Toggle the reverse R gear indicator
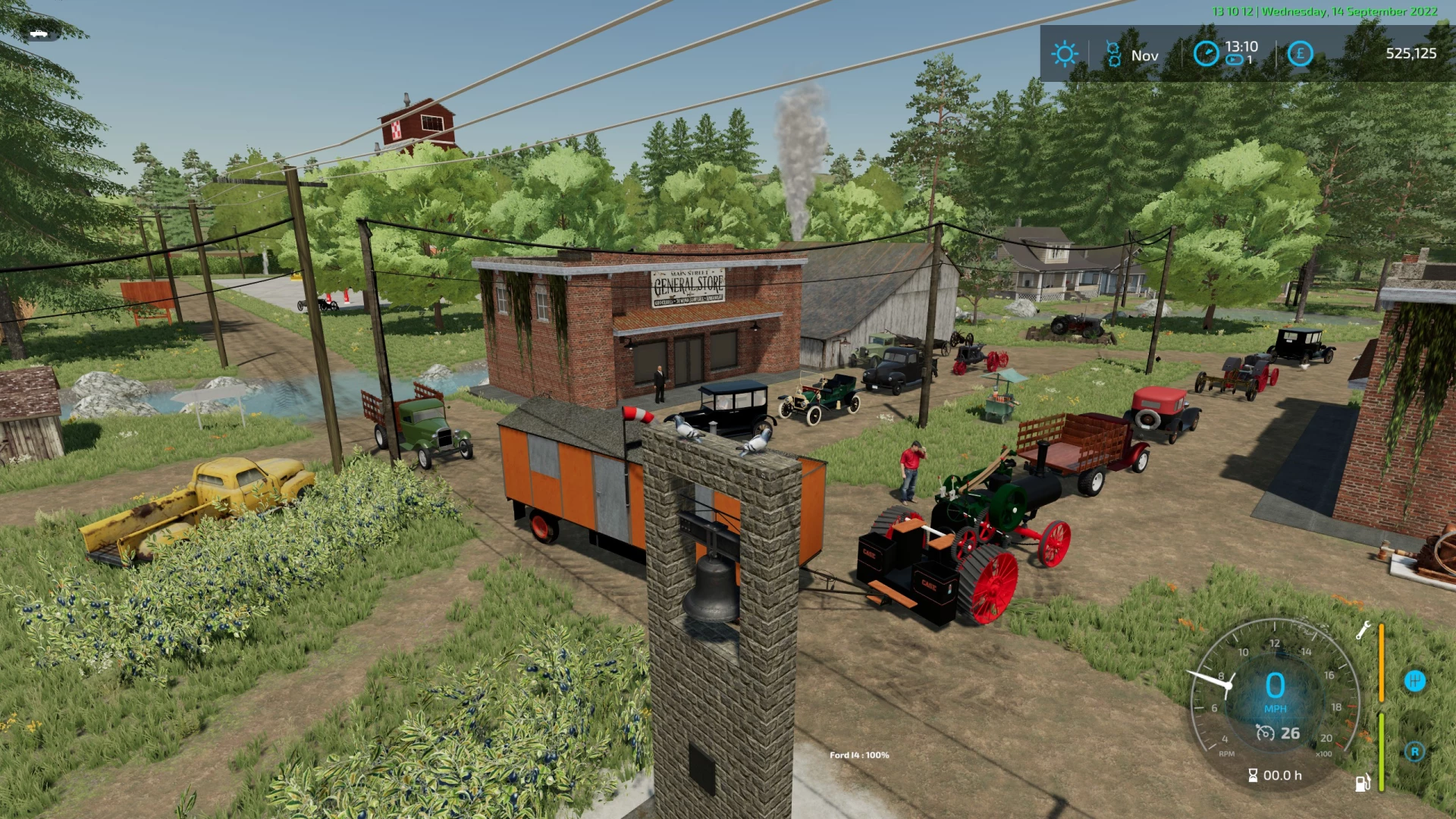1456x819 pixels. 1414,751
